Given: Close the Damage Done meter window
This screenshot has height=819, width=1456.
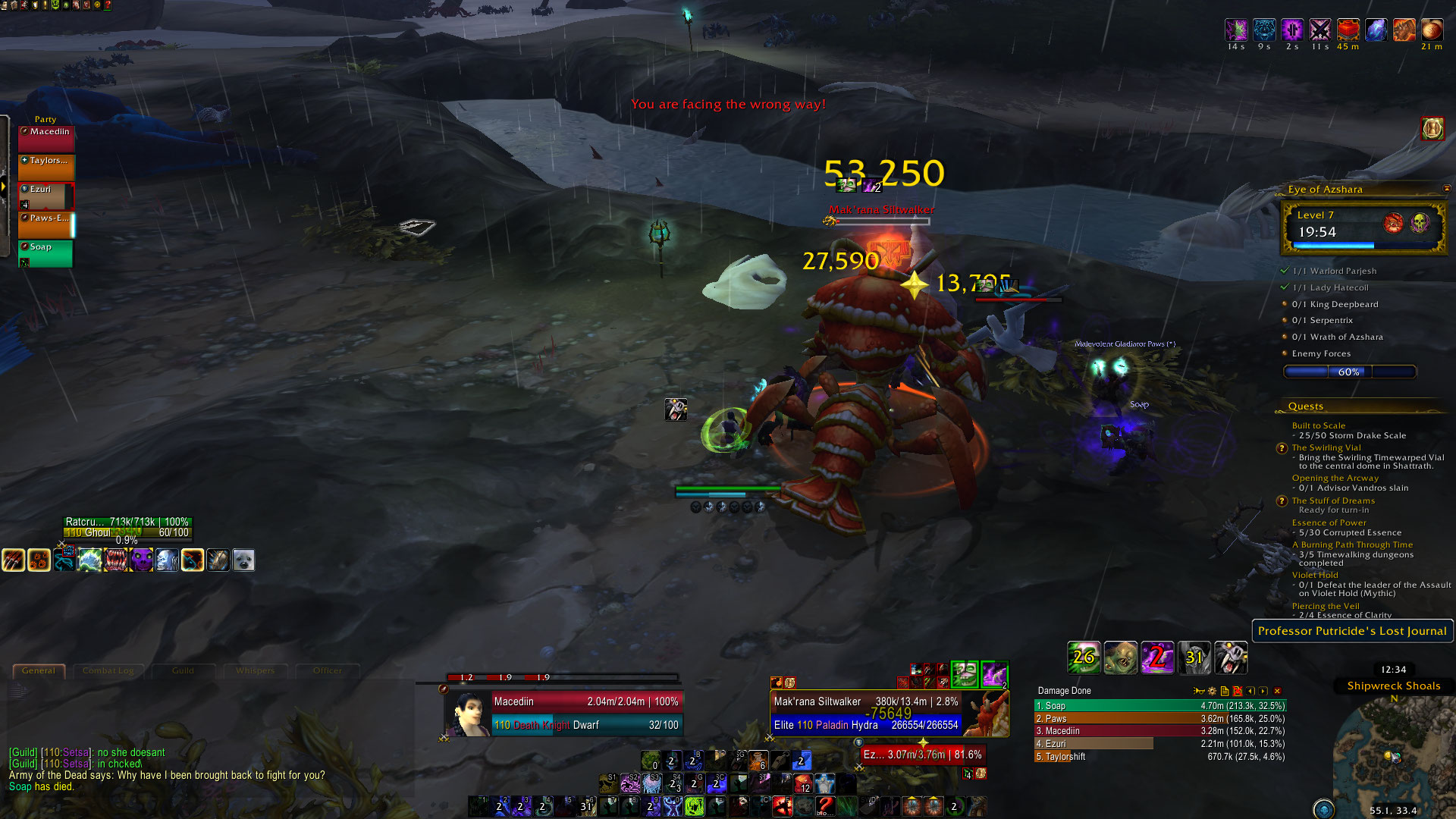Looking at the screenshot, I should click(x=1278, y=691).
